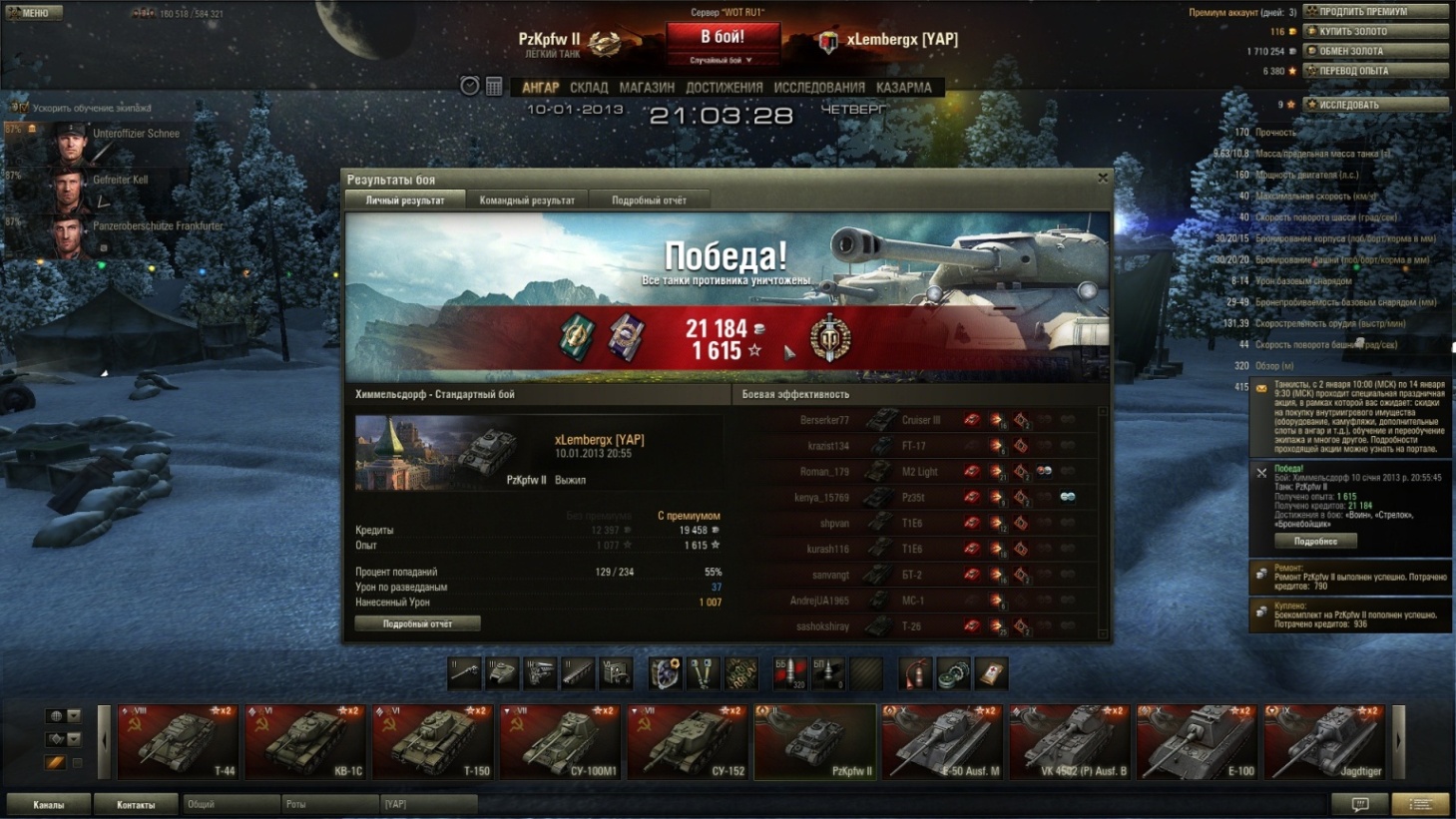Open the КАЗАРМА section
Image resolution: width=1456 pixels, height=819 pixels.
coord(903,88)
